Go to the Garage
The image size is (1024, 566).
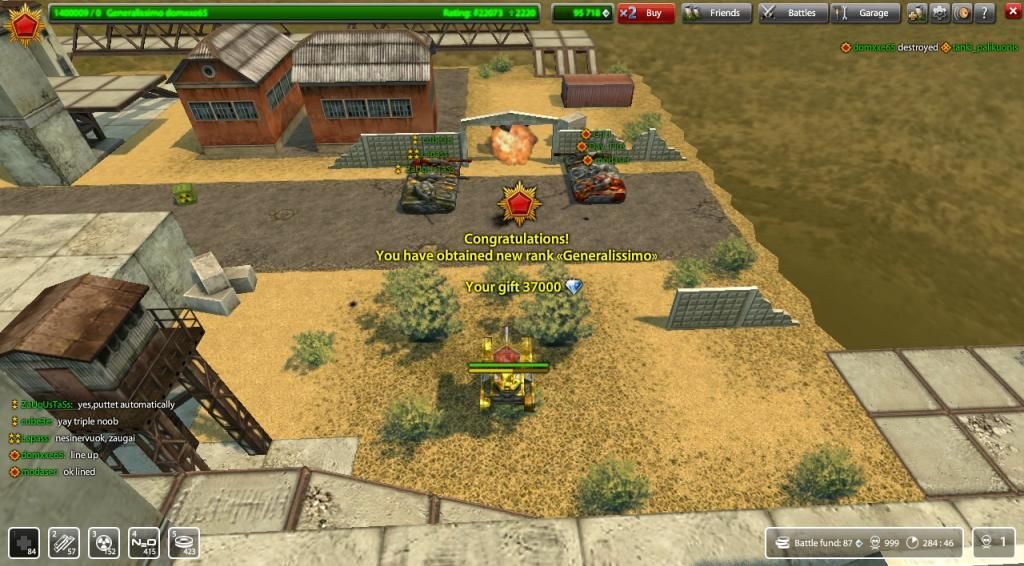click(x=865, y=13)
